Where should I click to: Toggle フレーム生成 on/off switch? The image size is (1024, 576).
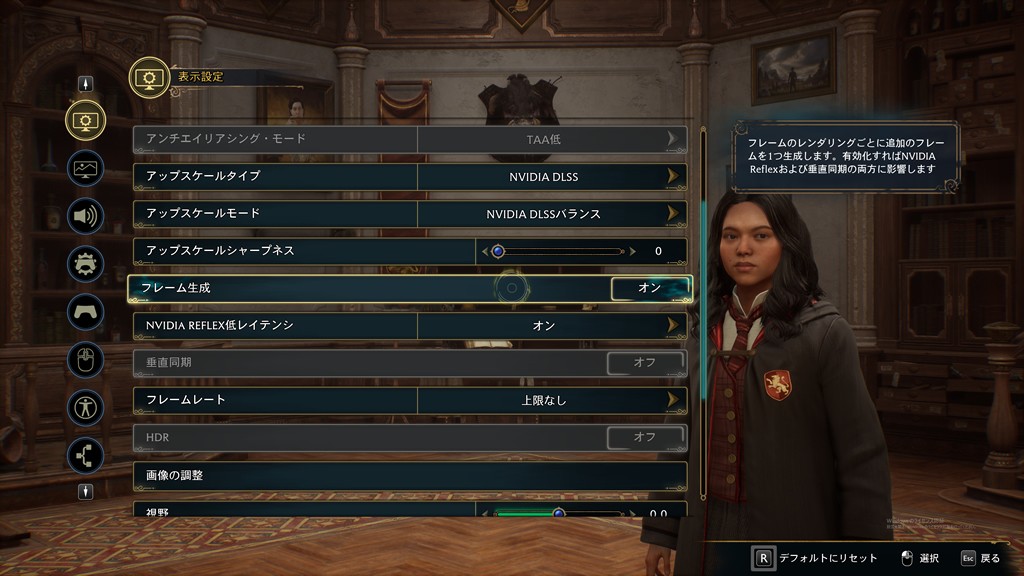pos(650,288)
